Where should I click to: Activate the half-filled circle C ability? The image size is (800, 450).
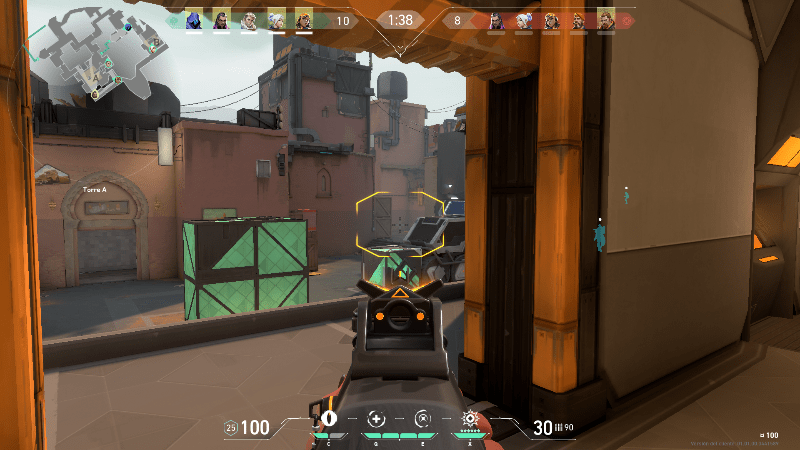coord(329,419)
